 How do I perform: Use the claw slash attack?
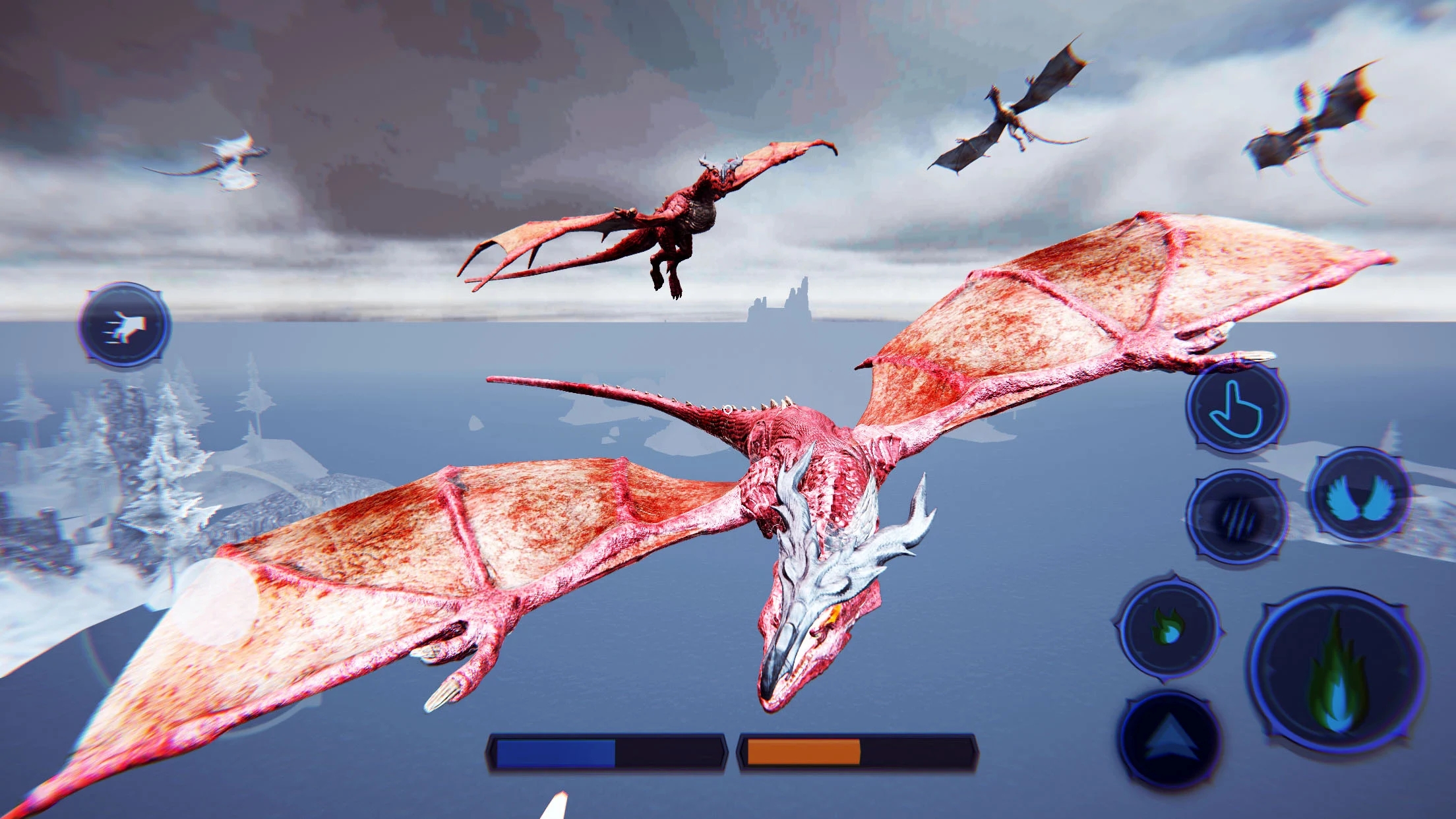pos(1236,517)
